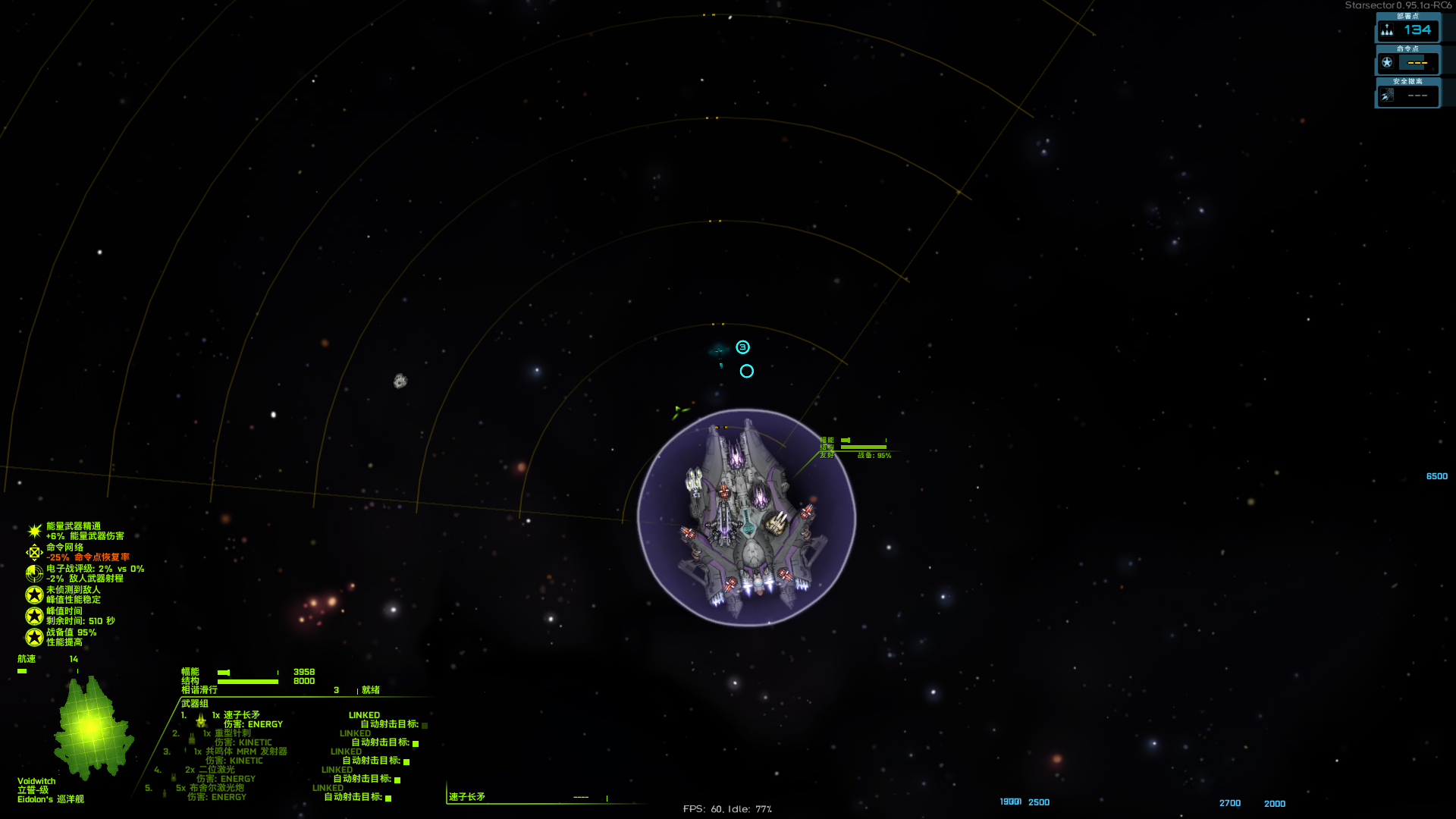Select weapon group 5 布舍尔激光炮
Viewport: 1456px width, 819px height.
[216, 788]
